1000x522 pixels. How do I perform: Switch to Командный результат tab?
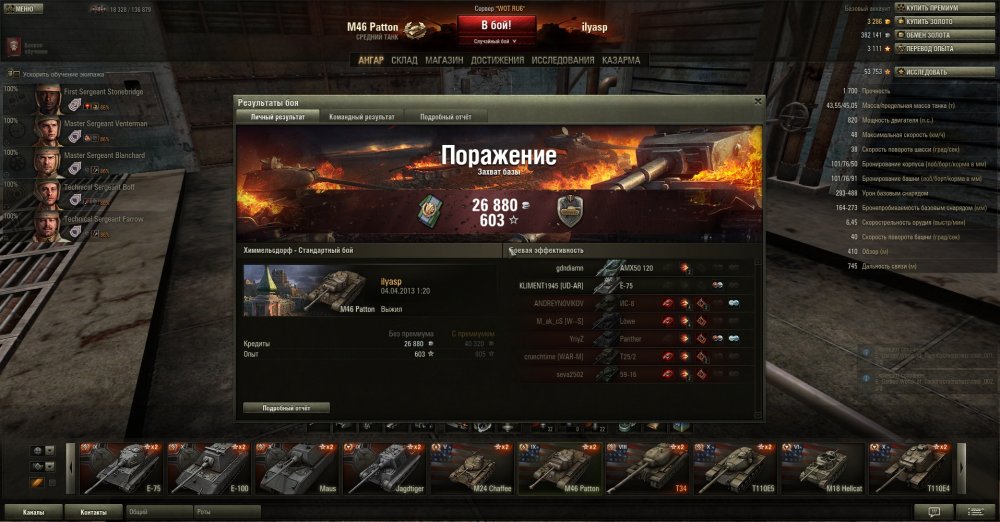pos(361,117)
